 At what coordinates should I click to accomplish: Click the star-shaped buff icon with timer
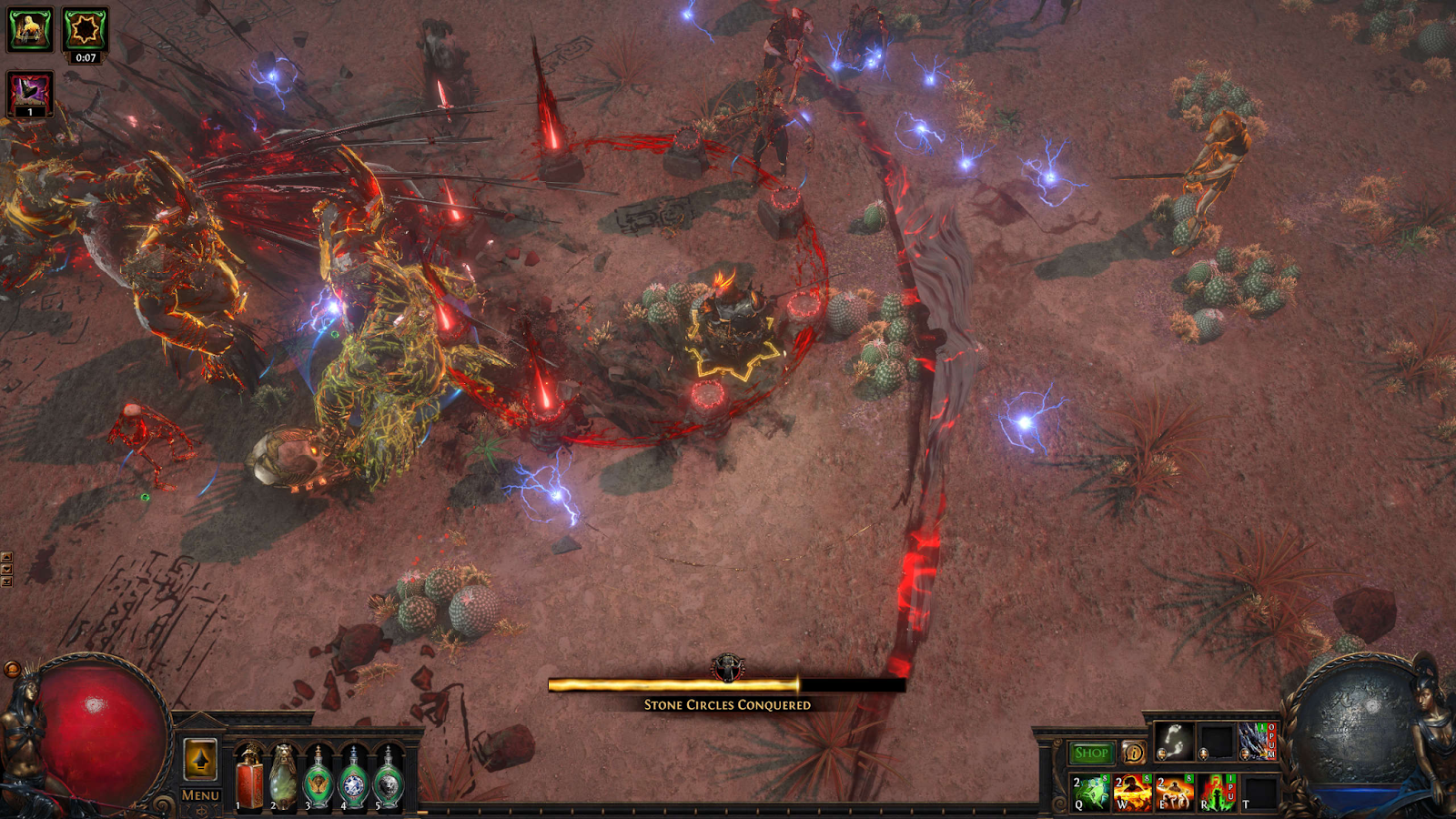coord(85,30)
